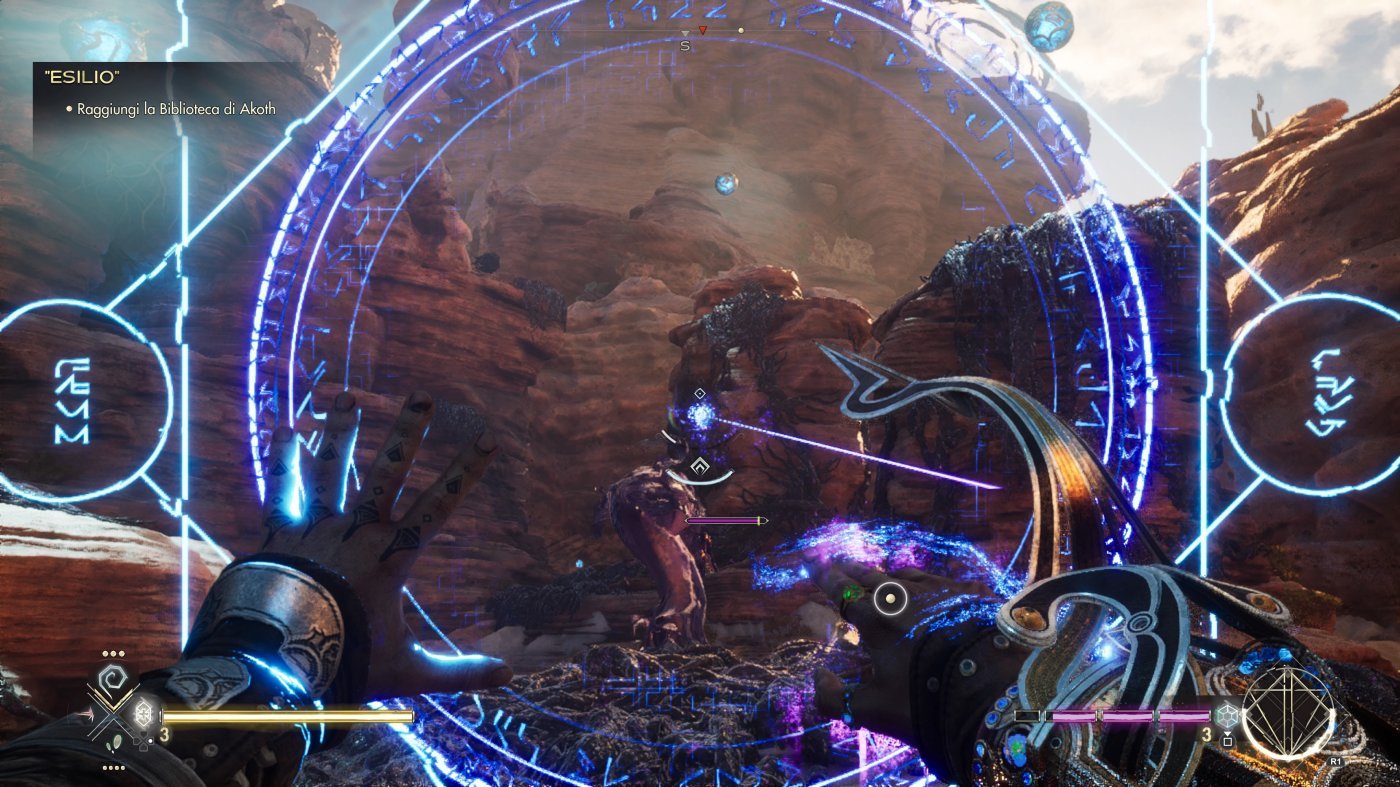Activate the circular sigil fury emblem

[x=1288, y=712]
